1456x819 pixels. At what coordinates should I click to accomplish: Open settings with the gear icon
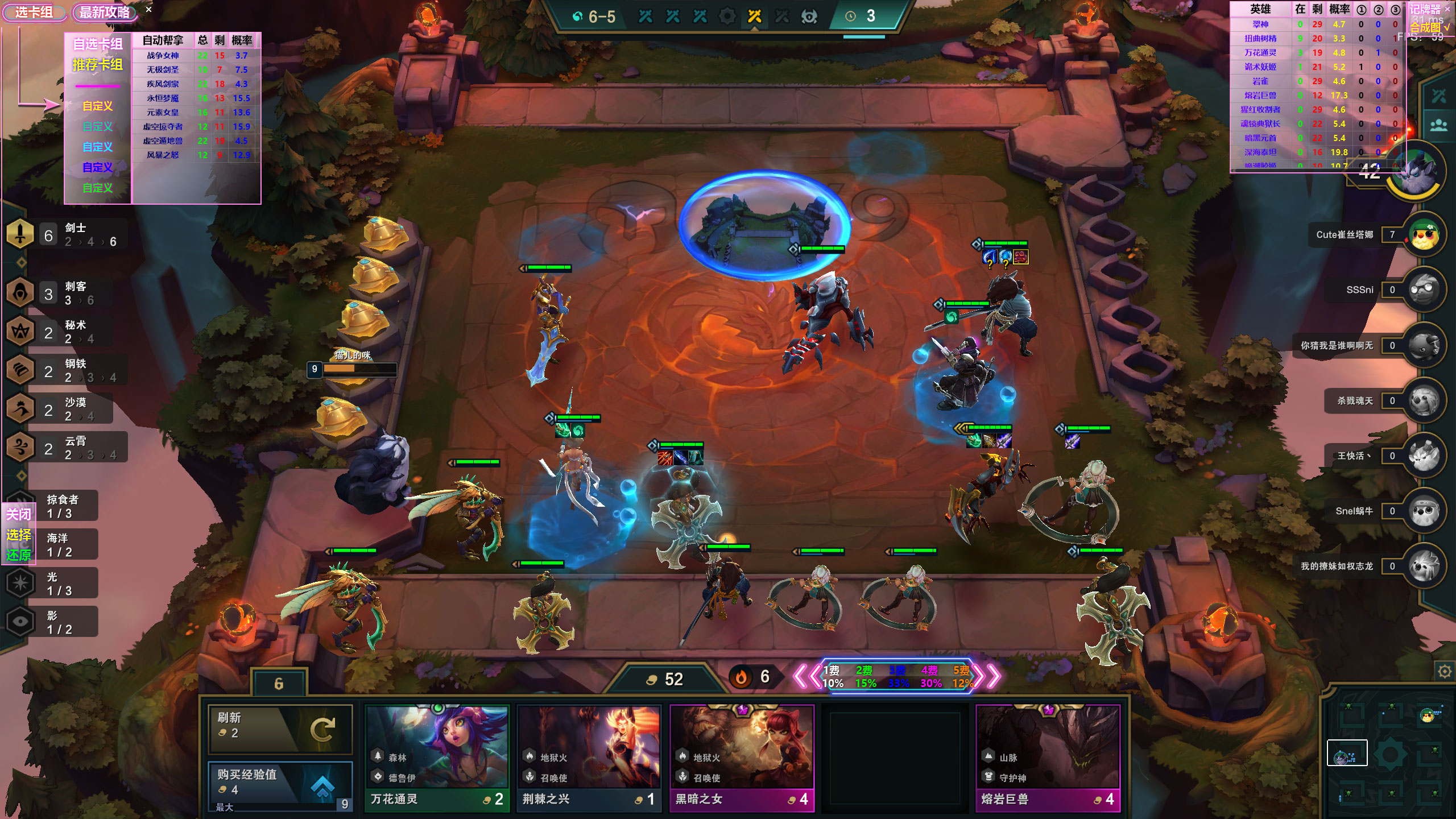pyautogui.click(x=1444, y=672)
